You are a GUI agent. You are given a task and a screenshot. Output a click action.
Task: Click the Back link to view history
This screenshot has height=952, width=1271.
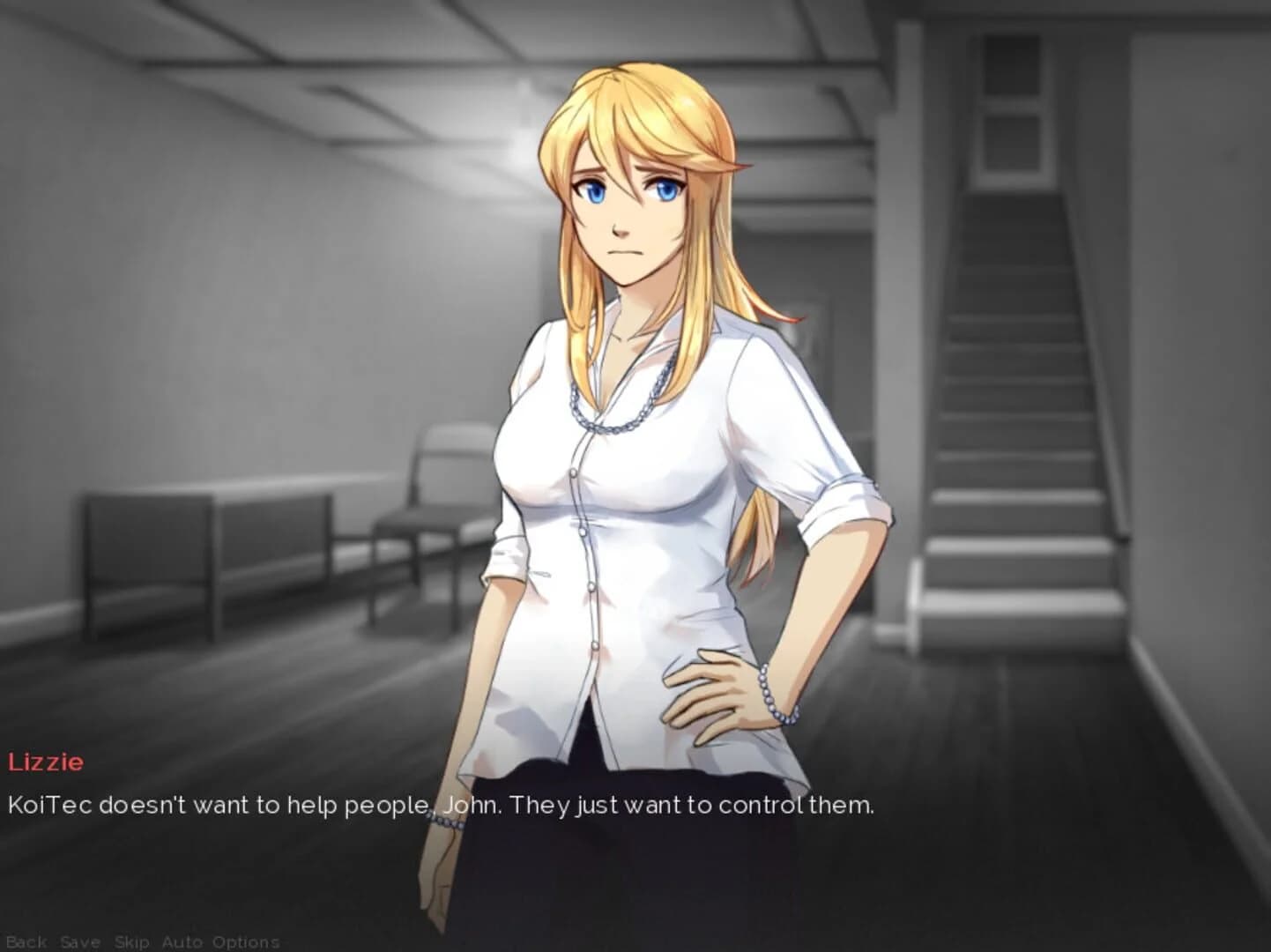coord(26,941)
